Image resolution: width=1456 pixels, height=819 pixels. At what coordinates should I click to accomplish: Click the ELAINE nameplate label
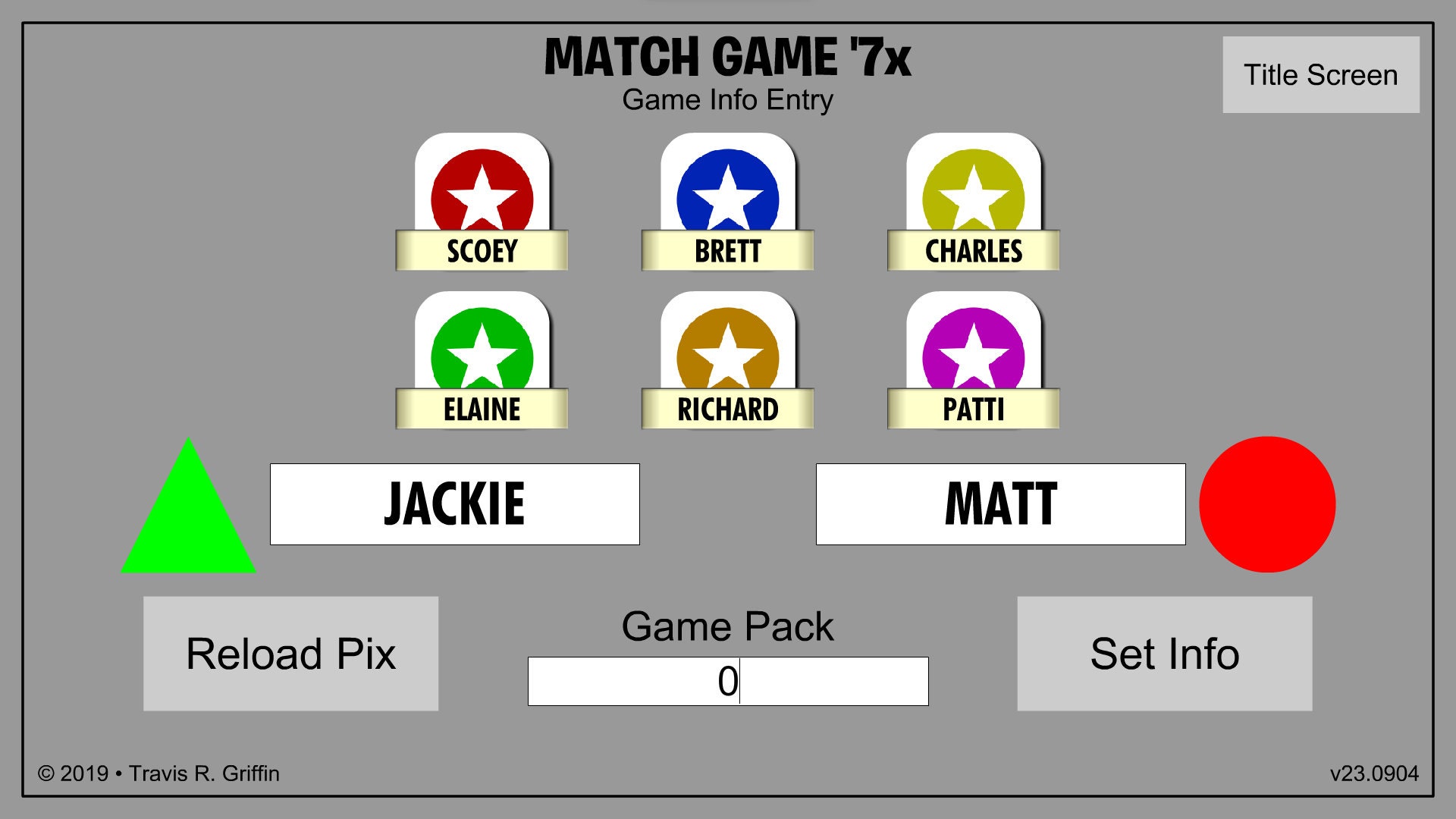coord(482,409)
